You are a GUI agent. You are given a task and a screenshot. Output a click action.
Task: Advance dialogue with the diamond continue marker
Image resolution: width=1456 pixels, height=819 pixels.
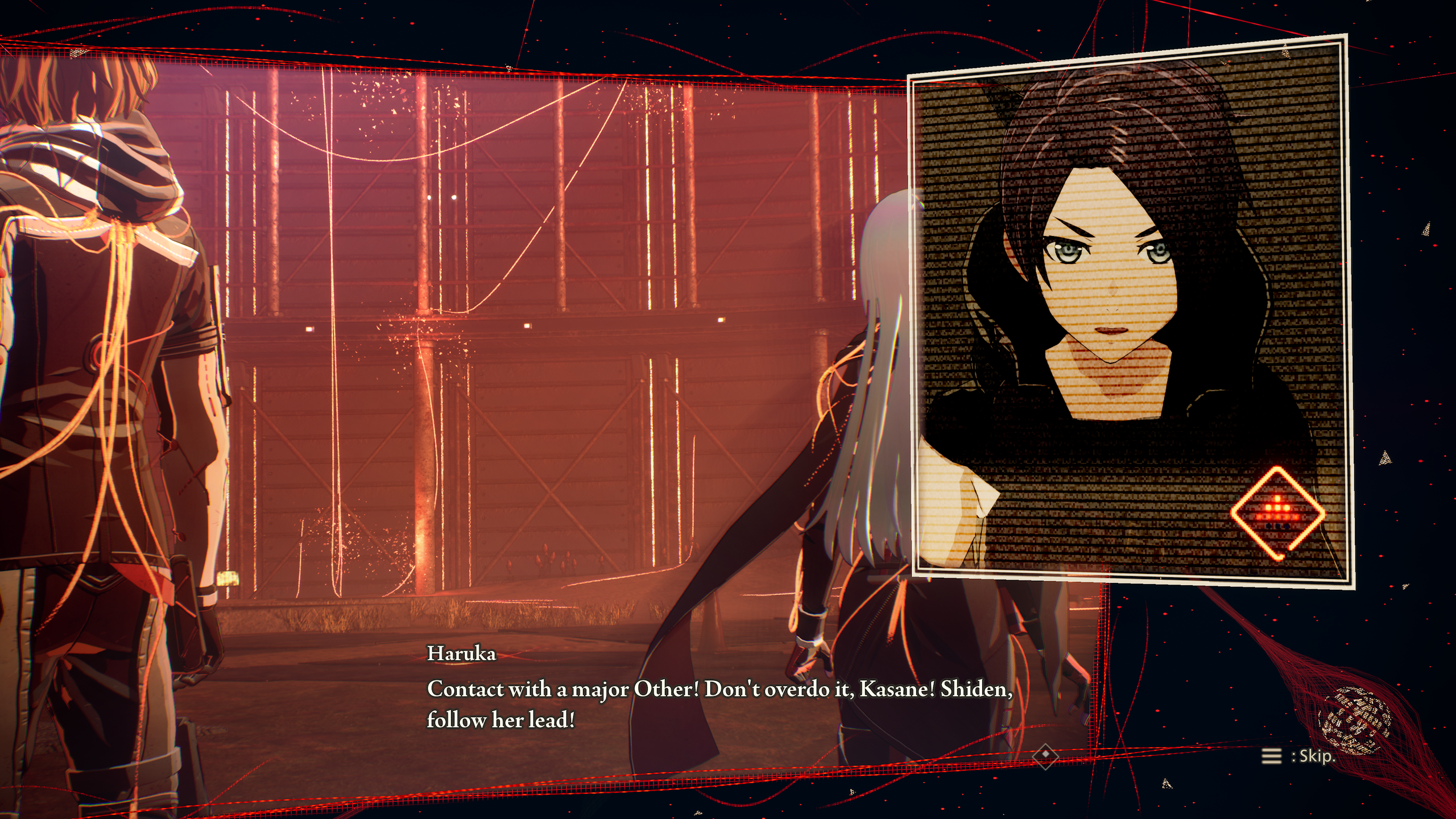pyautogui.click(x=1045, y=755)
